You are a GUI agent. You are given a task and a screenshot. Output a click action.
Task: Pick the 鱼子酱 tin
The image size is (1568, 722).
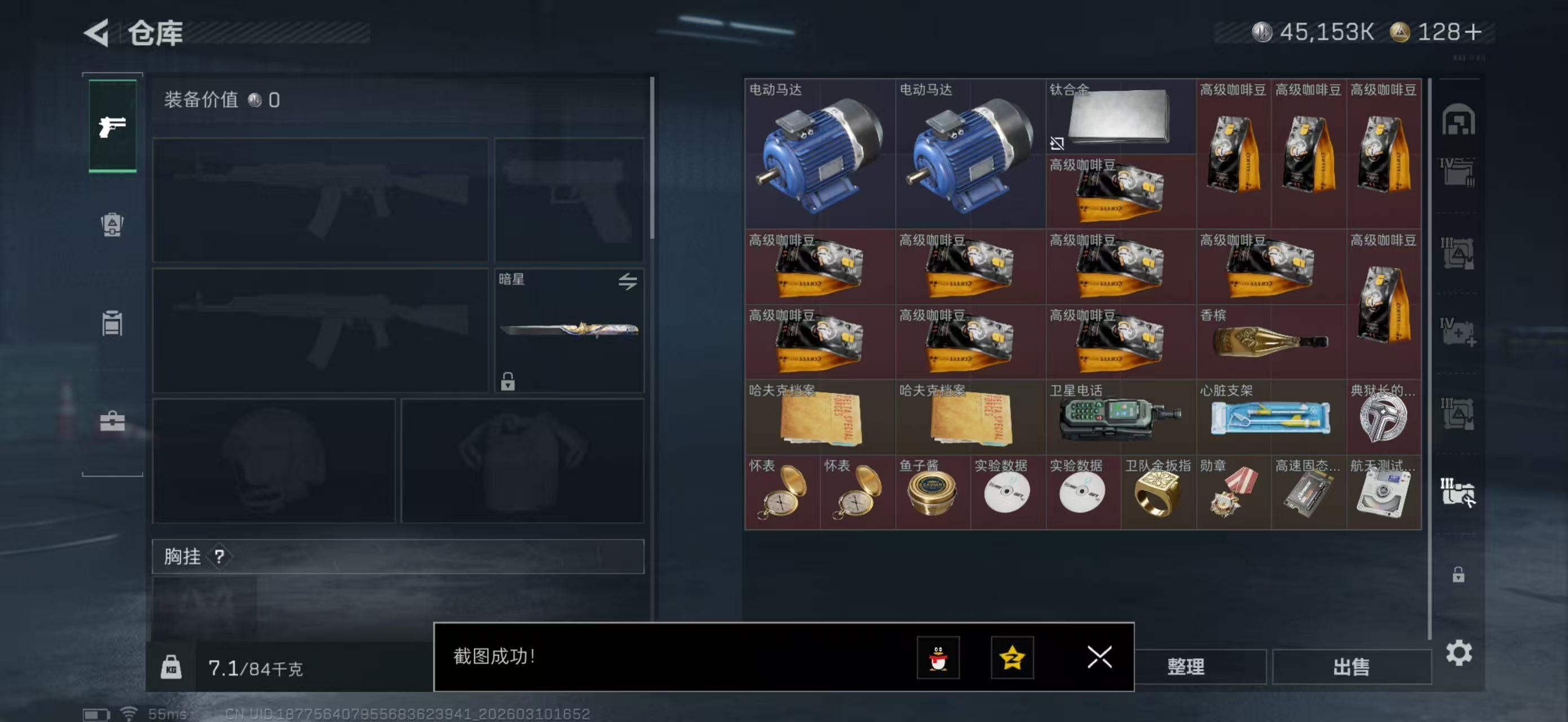(931, 492)
